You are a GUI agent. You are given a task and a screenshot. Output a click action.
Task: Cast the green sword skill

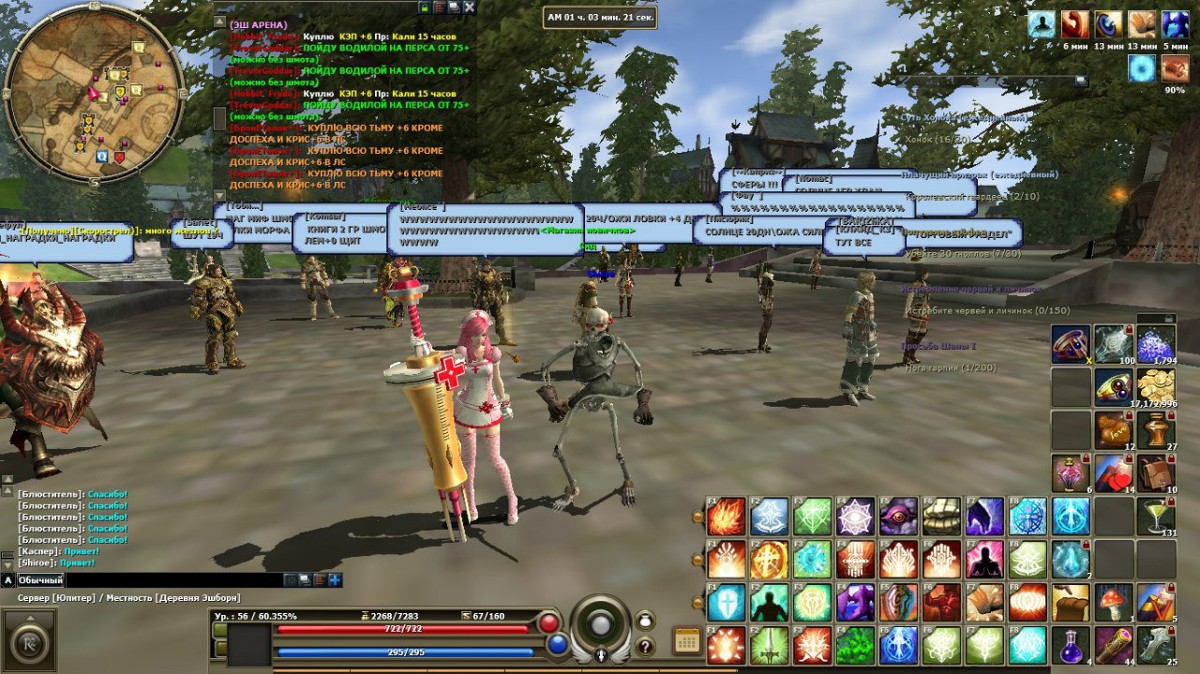point(769,645)
